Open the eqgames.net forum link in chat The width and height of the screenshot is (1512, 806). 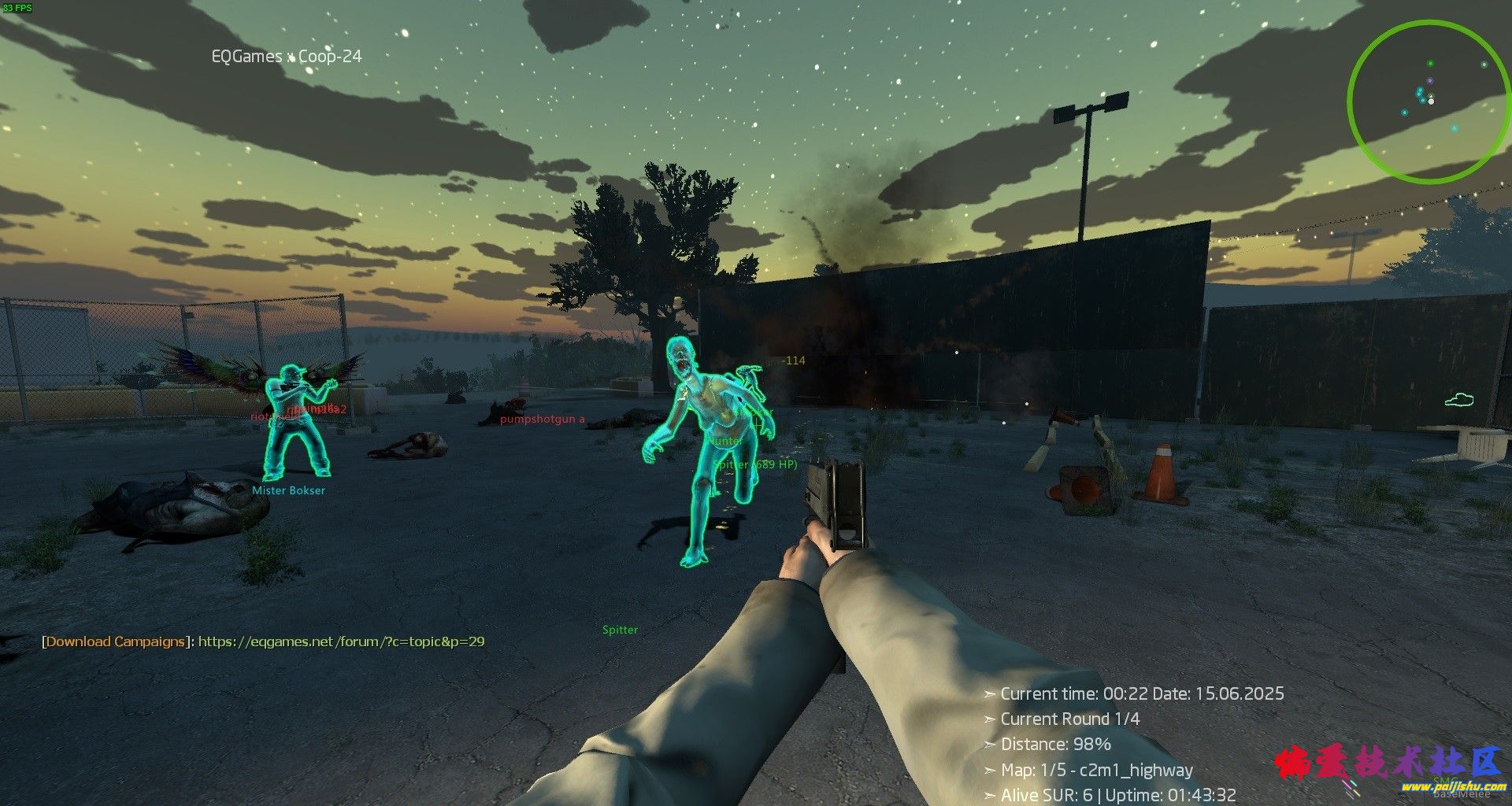click(x=341, y=641)
